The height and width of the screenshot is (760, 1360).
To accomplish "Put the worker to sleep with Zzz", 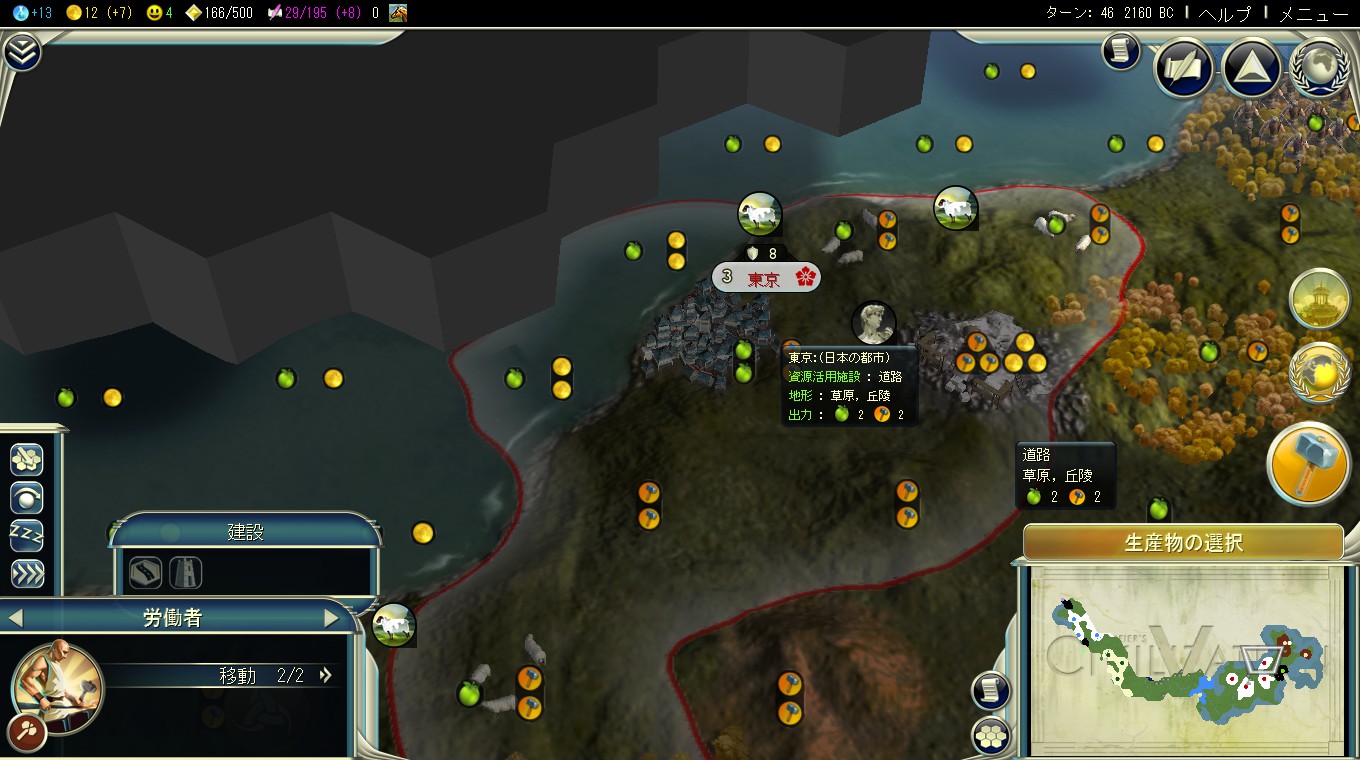I will point(27,535).
